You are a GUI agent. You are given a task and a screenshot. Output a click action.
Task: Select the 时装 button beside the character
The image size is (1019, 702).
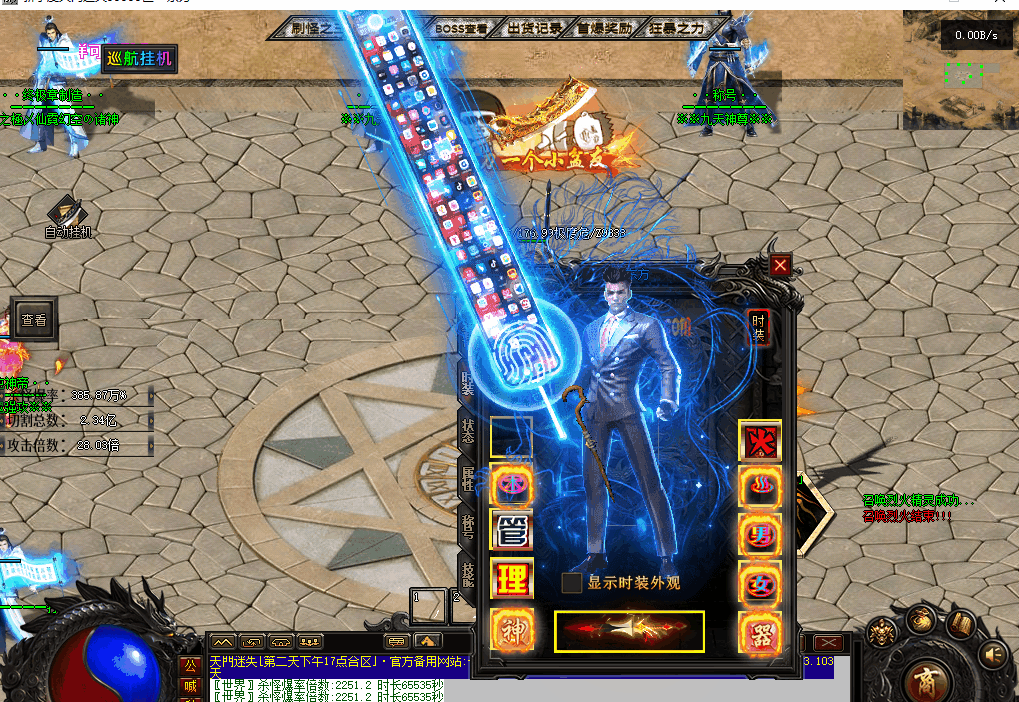(x=759, y=327)
